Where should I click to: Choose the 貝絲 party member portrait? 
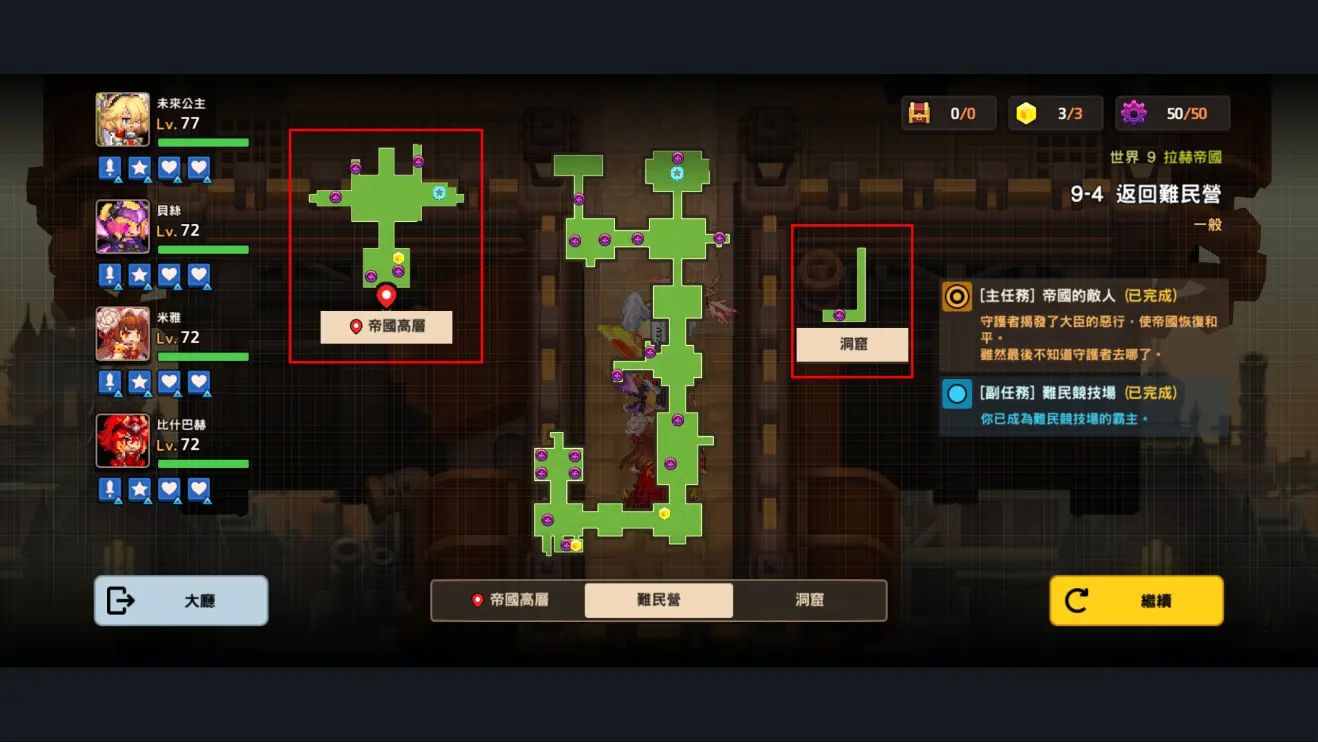coord(122,226)
